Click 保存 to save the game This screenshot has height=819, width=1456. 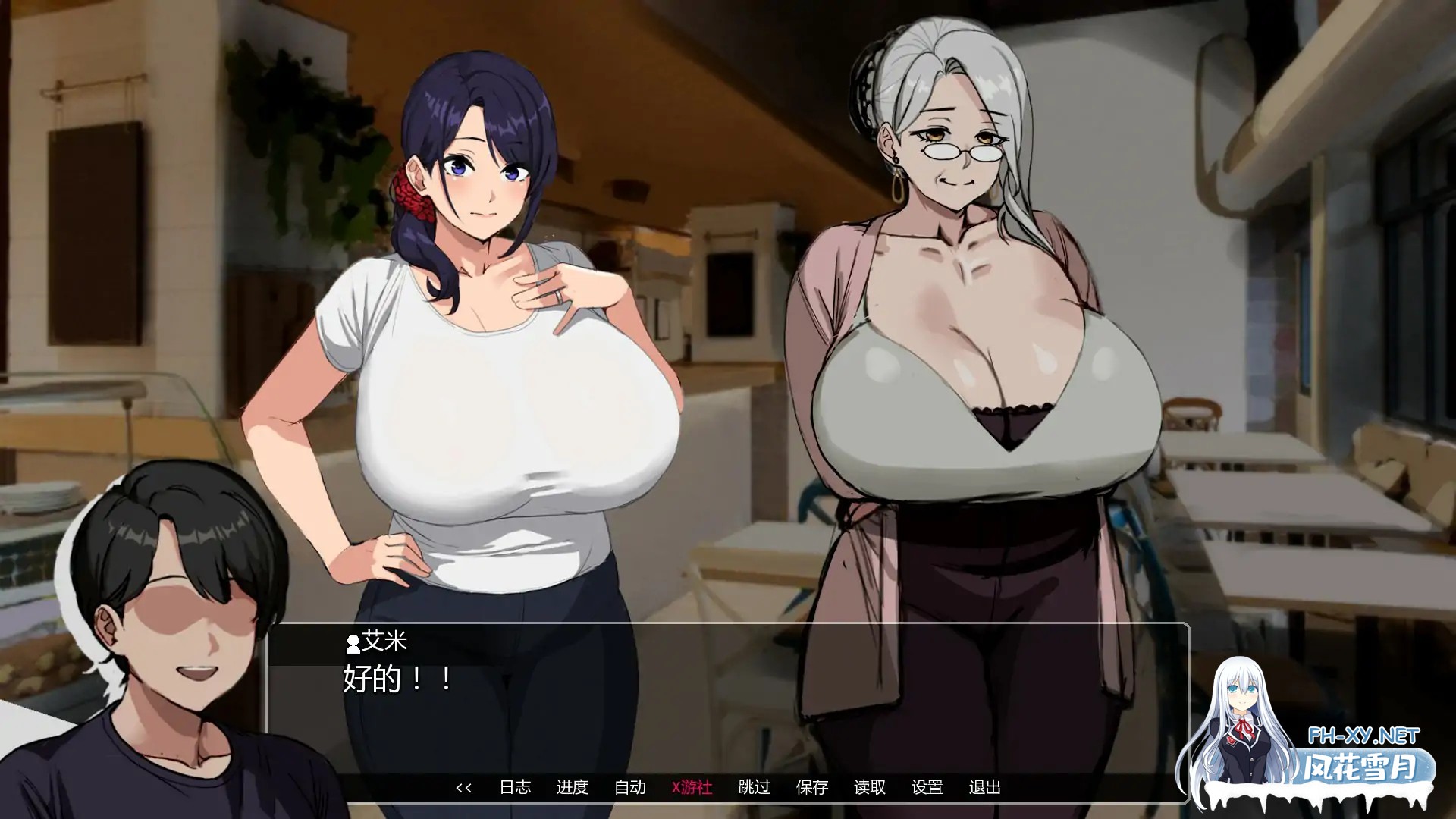pyautogui.click(x=813, y=788)
